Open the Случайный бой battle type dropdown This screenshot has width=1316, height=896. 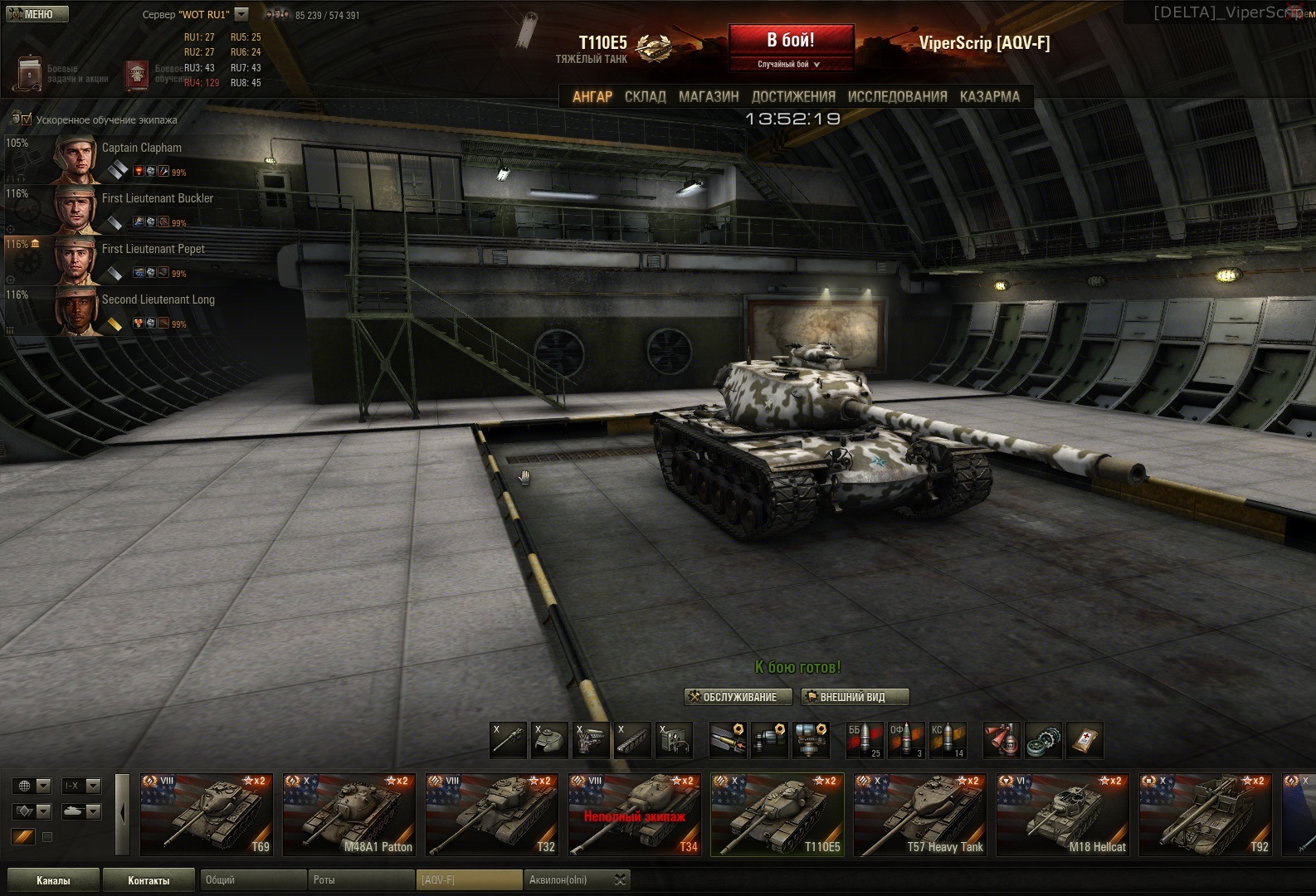(790, 64)
